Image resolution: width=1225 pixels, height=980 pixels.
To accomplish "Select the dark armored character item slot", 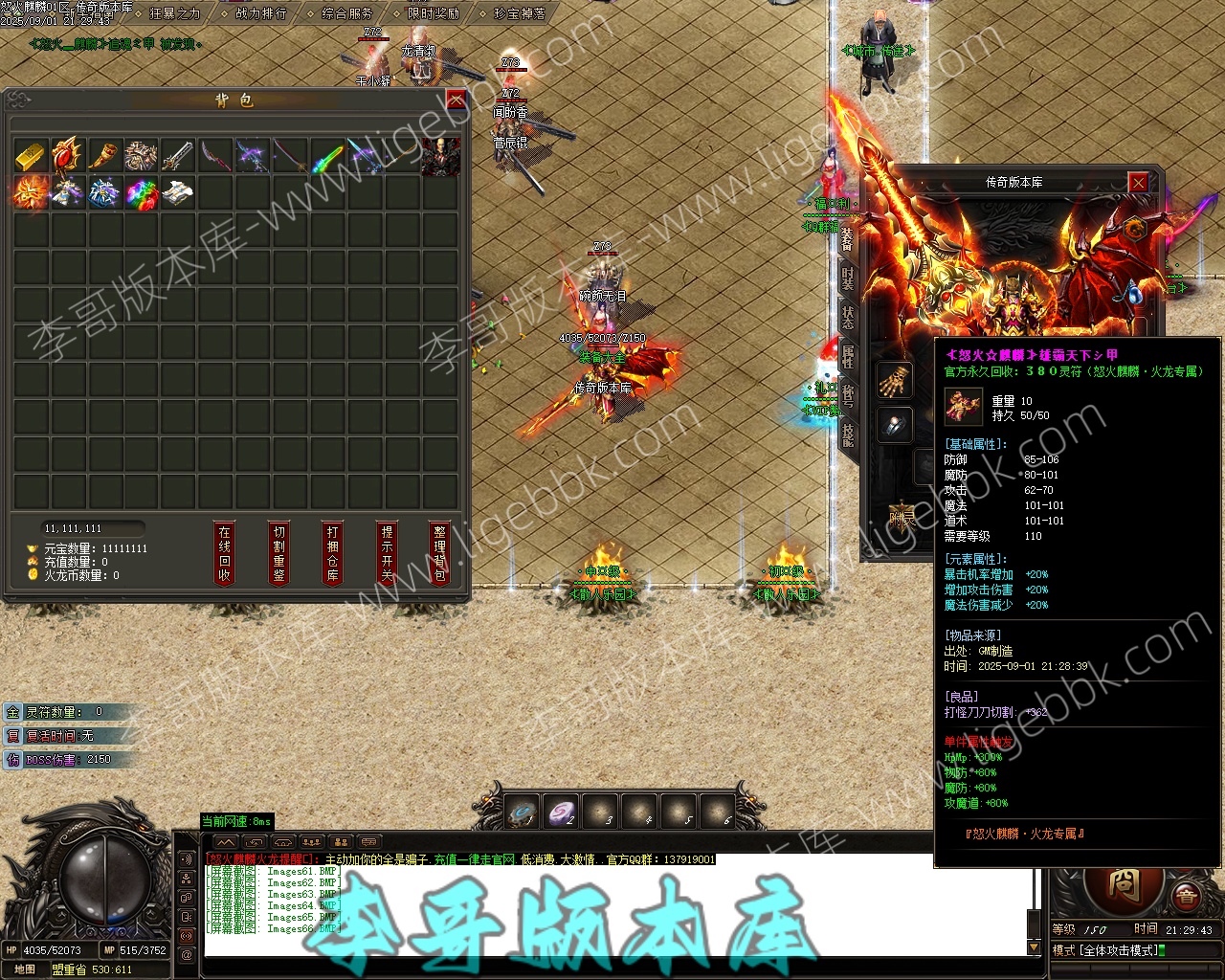I will click(x=440, y=156).
